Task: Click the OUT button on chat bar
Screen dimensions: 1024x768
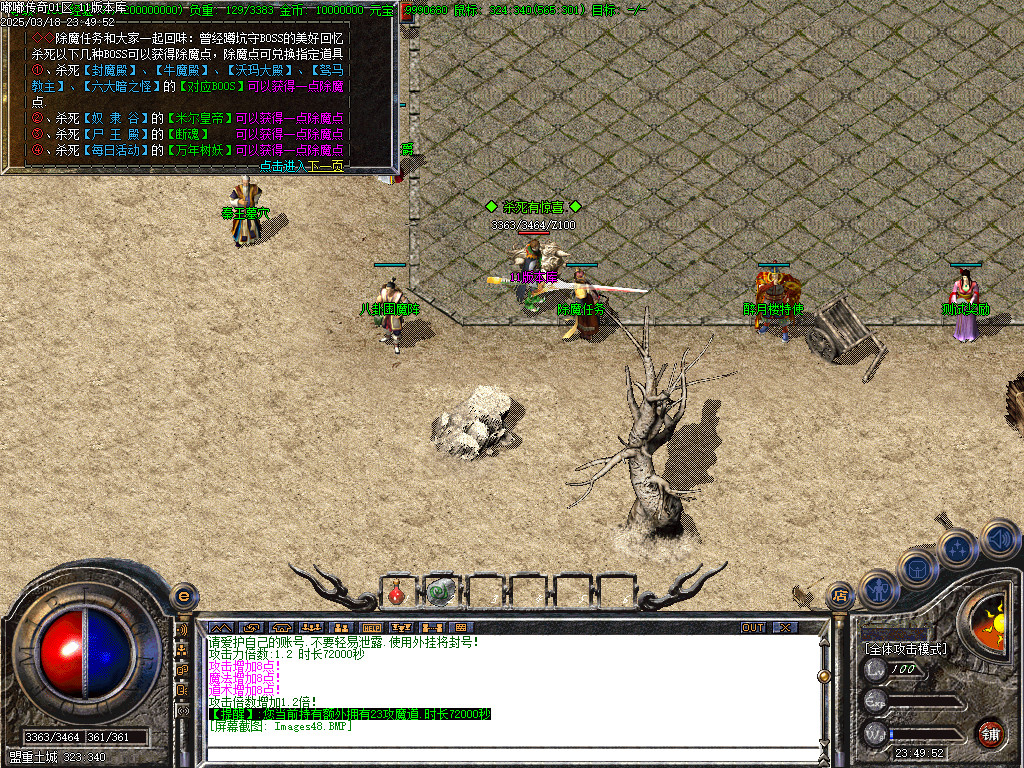Action: coord(753,627)
